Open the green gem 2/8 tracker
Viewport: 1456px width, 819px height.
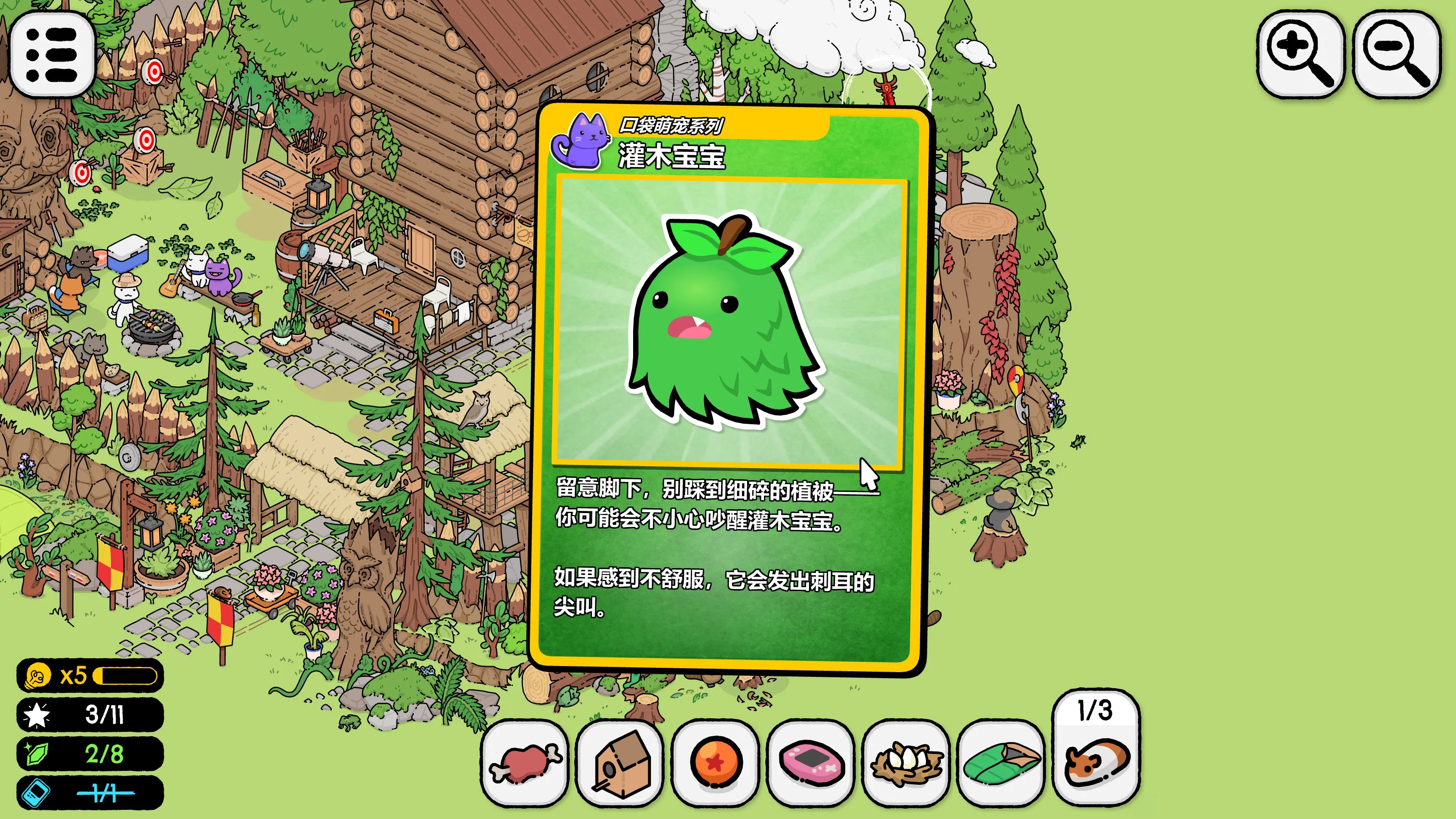pyautogui.click(x=90, y=754)
